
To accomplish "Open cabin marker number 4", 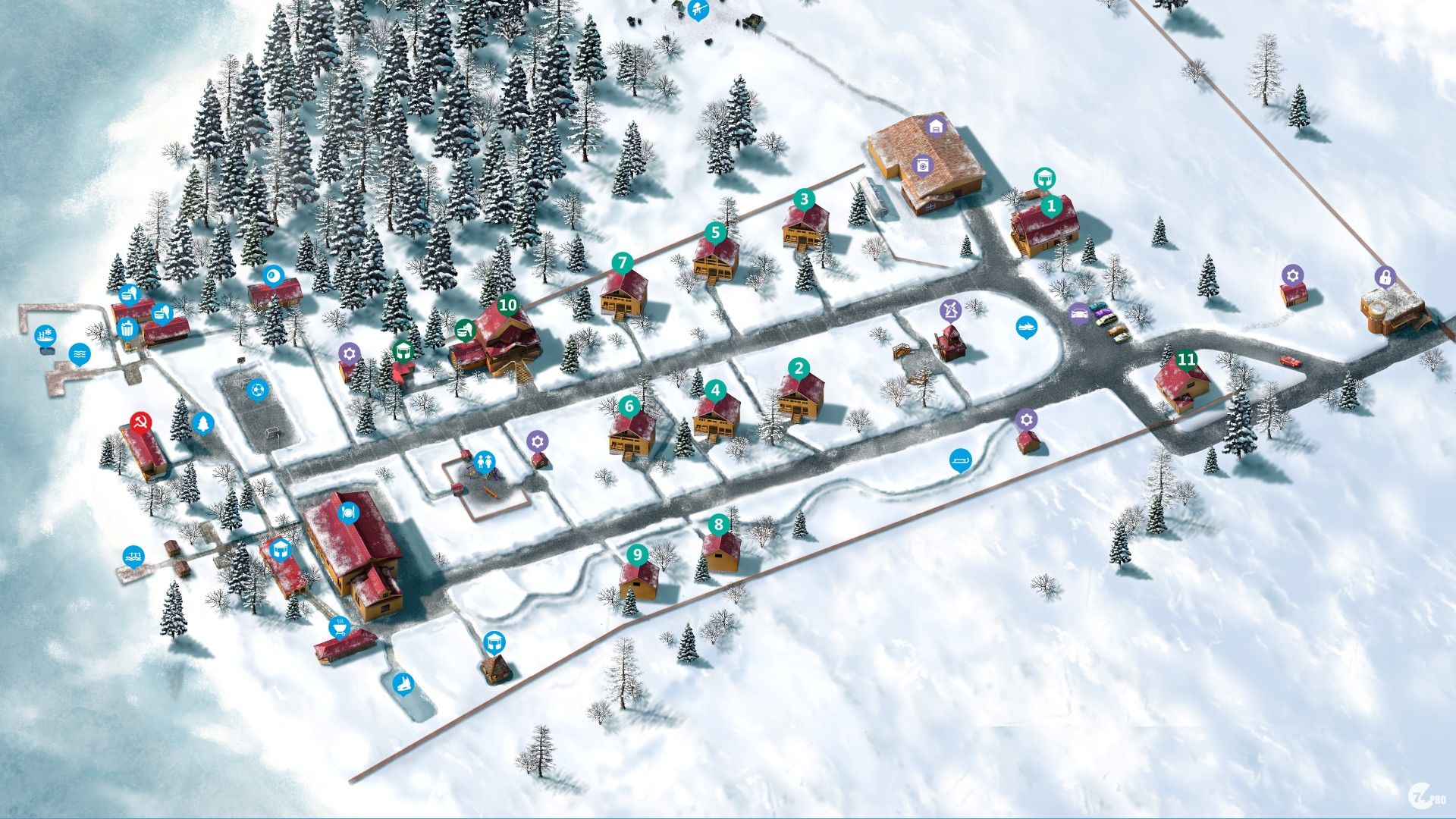I will 715,391.
